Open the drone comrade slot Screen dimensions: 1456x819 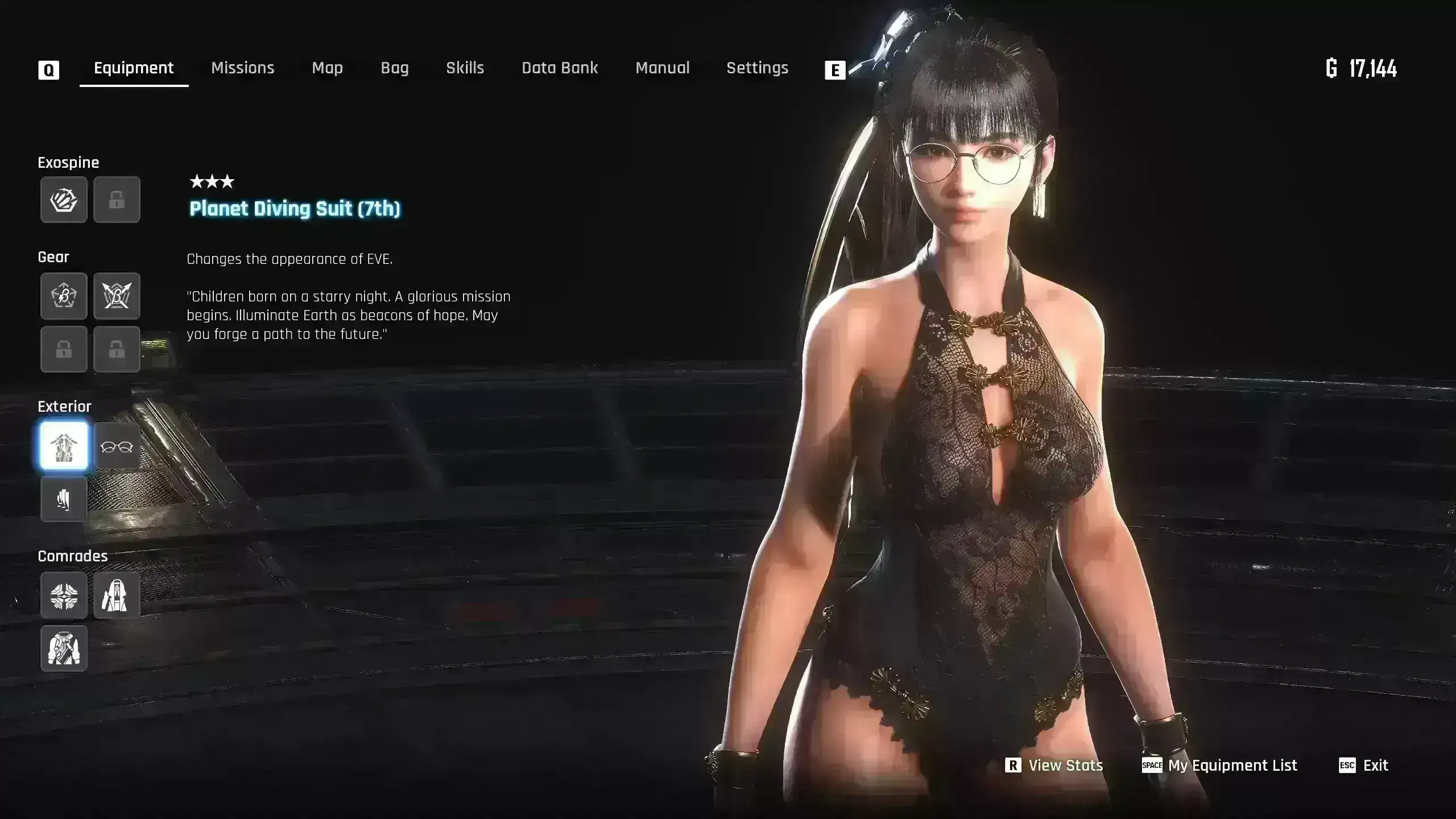pyautogui.click(x=64, y=595)
